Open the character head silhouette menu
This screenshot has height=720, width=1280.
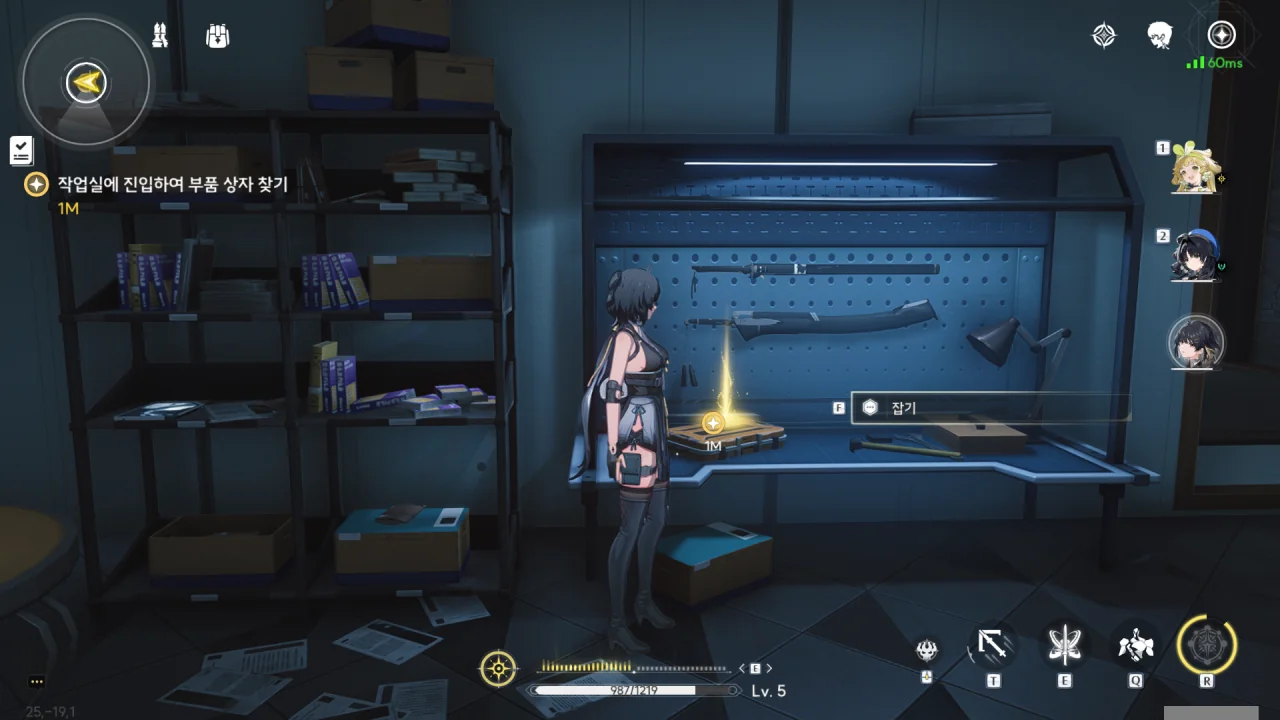[x=1160, y=36]
